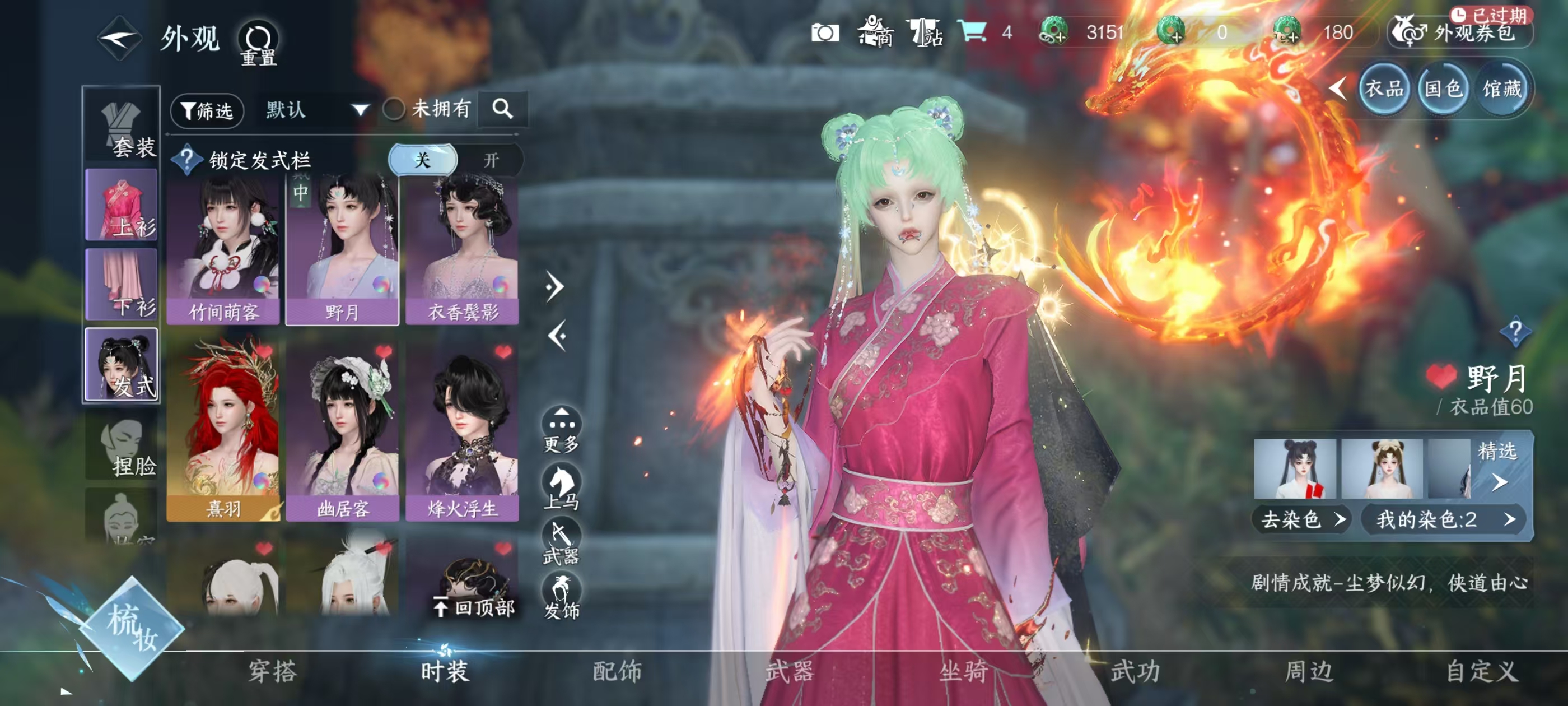Select the 套装 outfit category

(x=122, y=127)
